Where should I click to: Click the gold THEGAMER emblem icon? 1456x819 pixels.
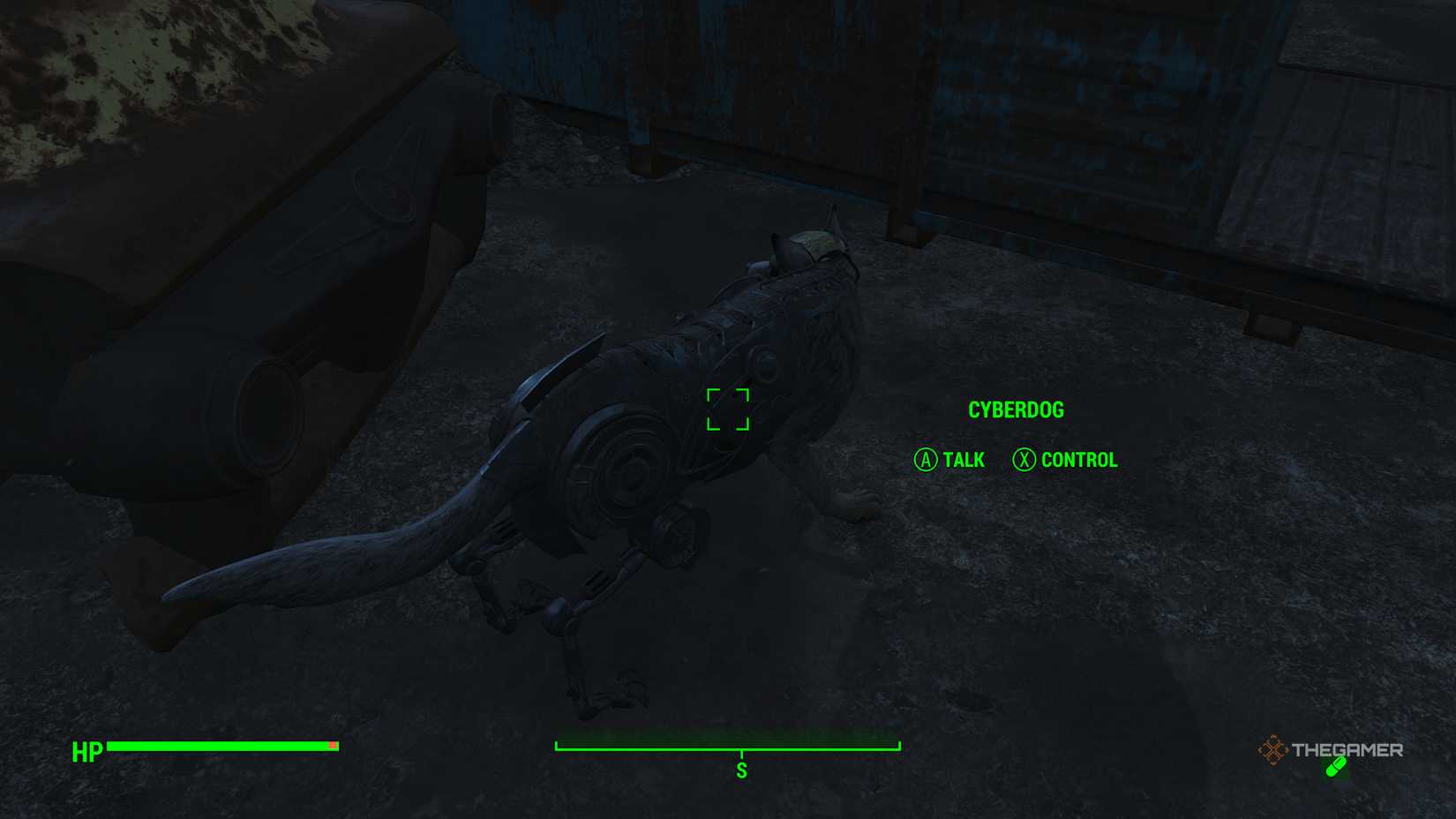coord(1273,751)
